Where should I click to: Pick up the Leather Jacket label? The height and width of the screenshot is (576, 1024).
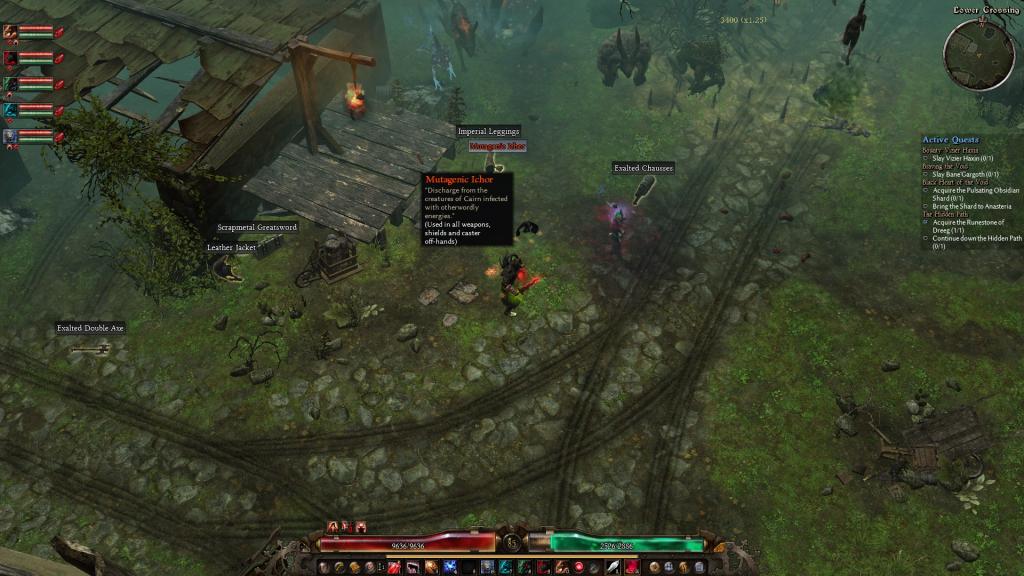232,247
